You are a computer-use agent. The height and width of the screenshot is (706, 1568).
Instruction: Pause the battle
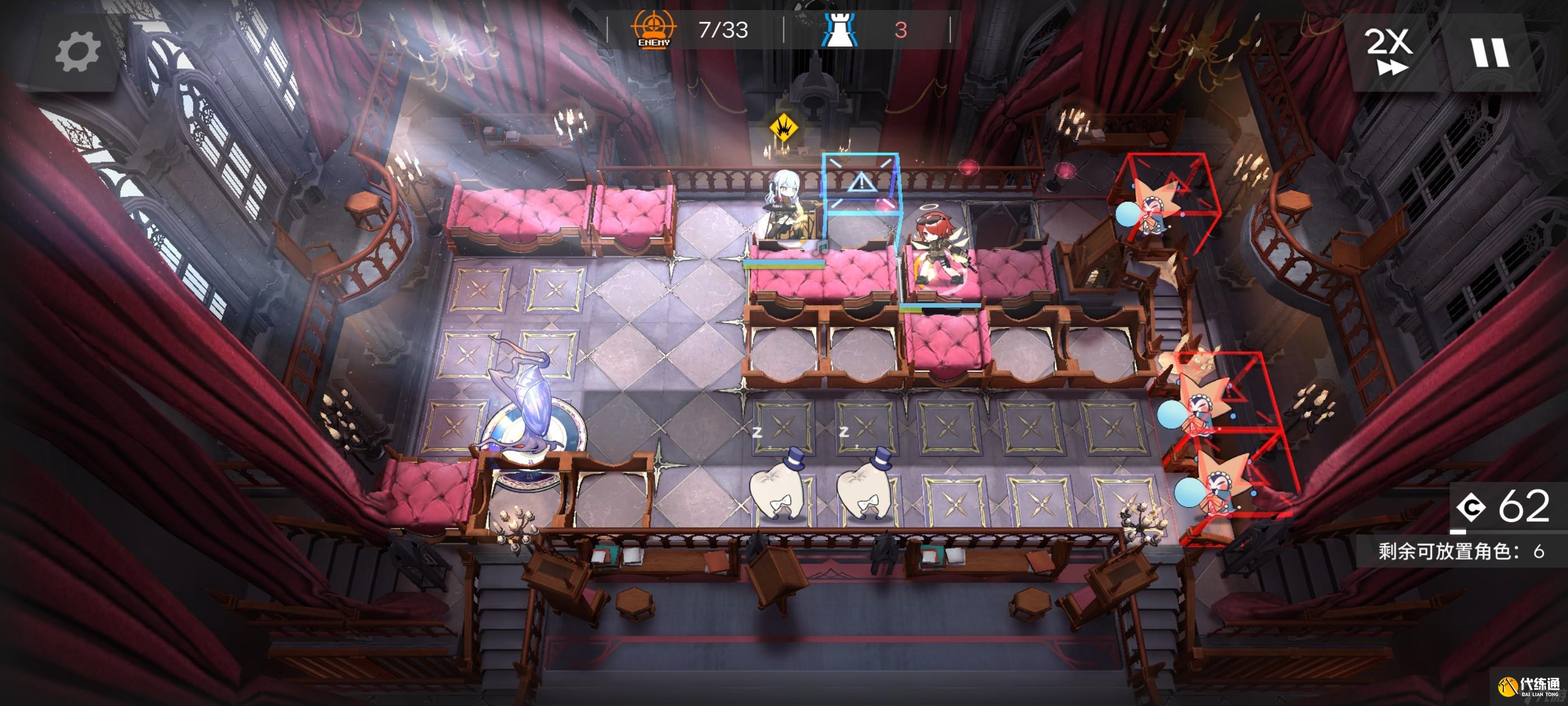(x=1490, y=52)
